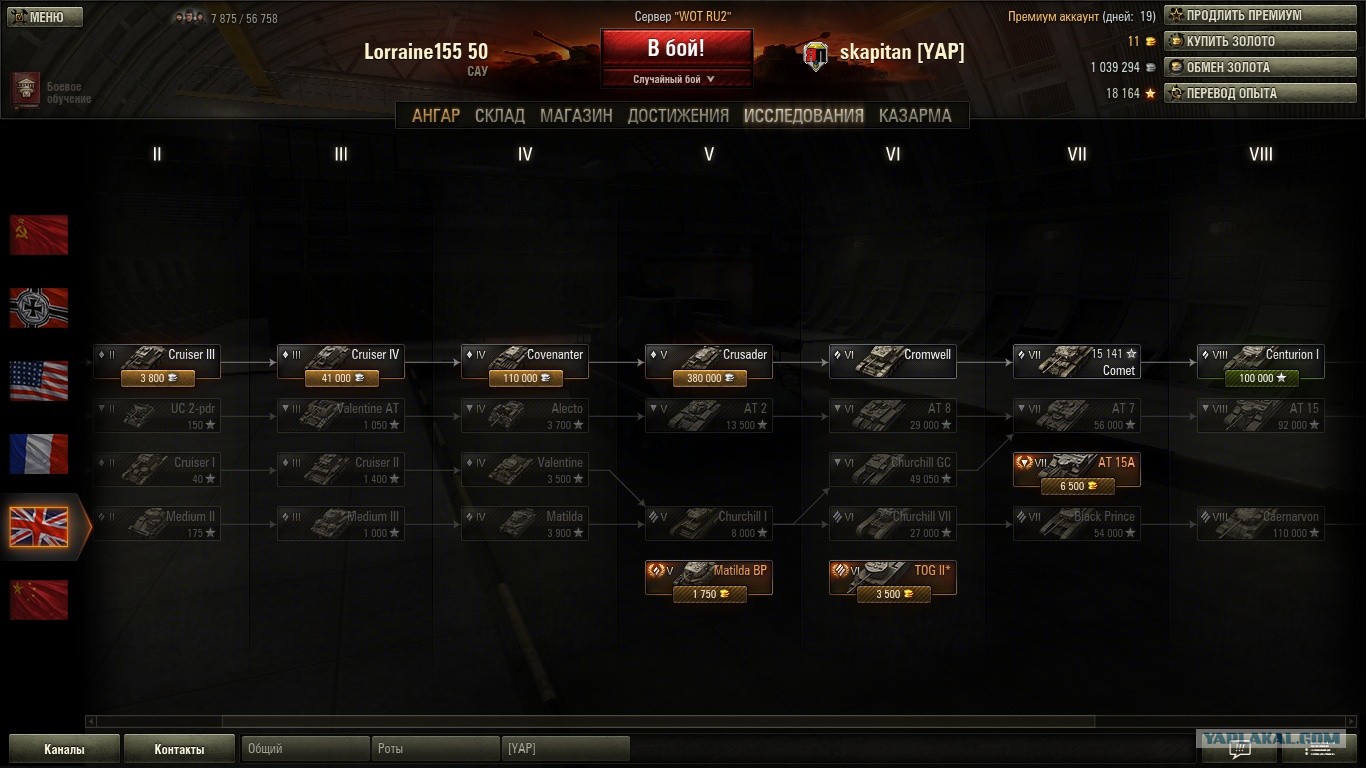
Task: Click ПРОДЛИТЬ ПРЕМИУМ button
Action: point(1259,16)
